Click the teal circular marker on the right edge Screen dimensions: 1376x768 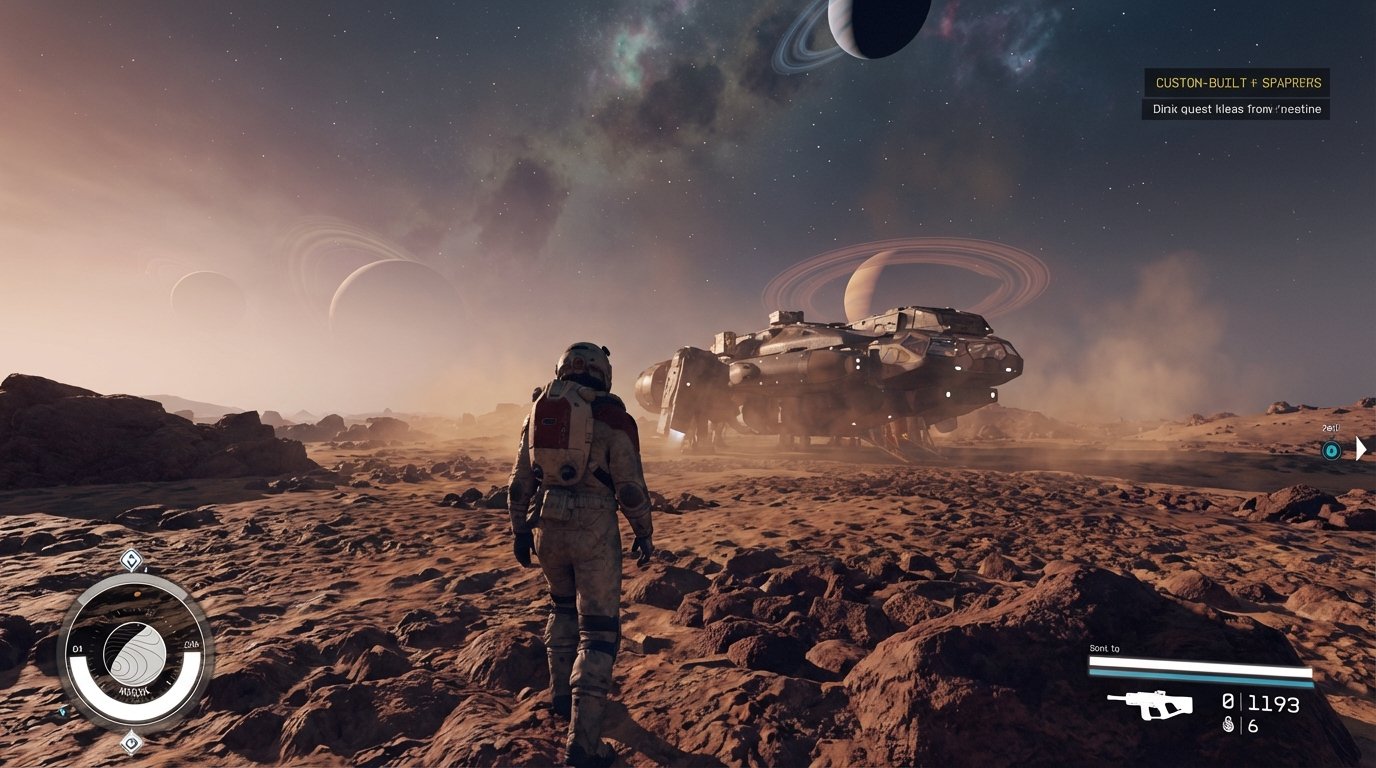click(x=1331, y=449)
